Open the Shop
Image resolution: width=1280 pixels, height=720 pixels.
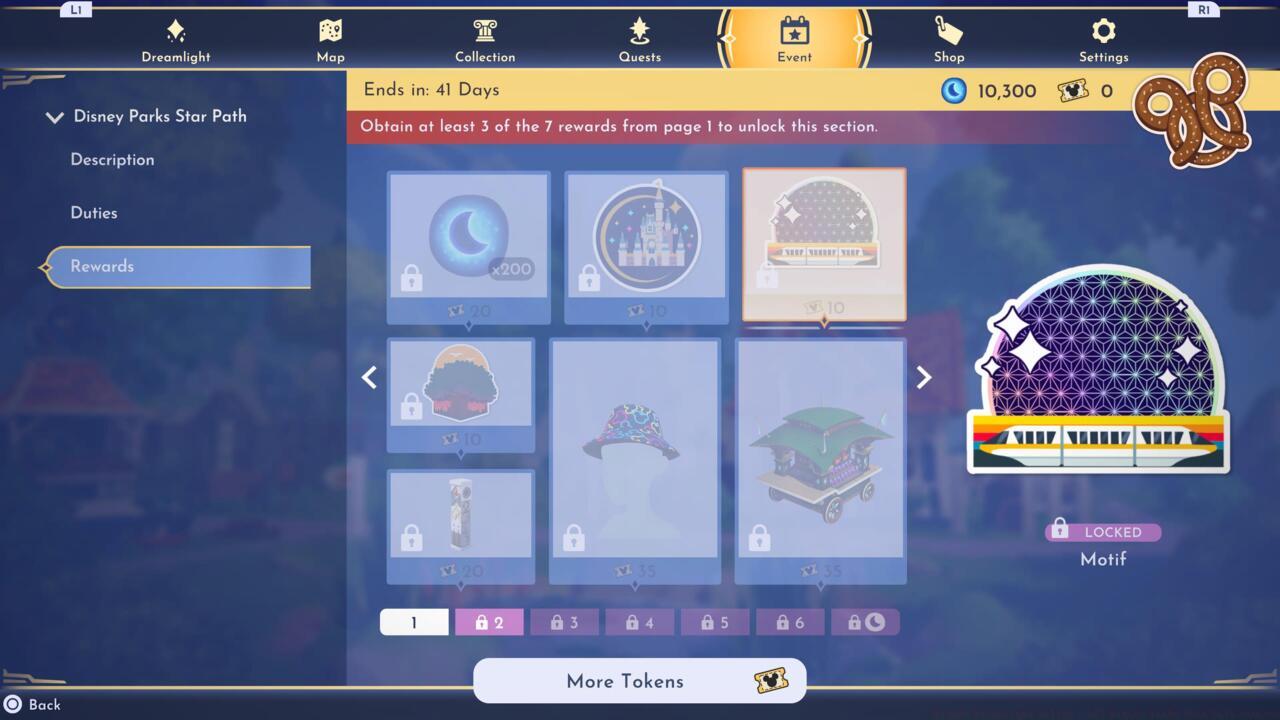tap(948, 38)
